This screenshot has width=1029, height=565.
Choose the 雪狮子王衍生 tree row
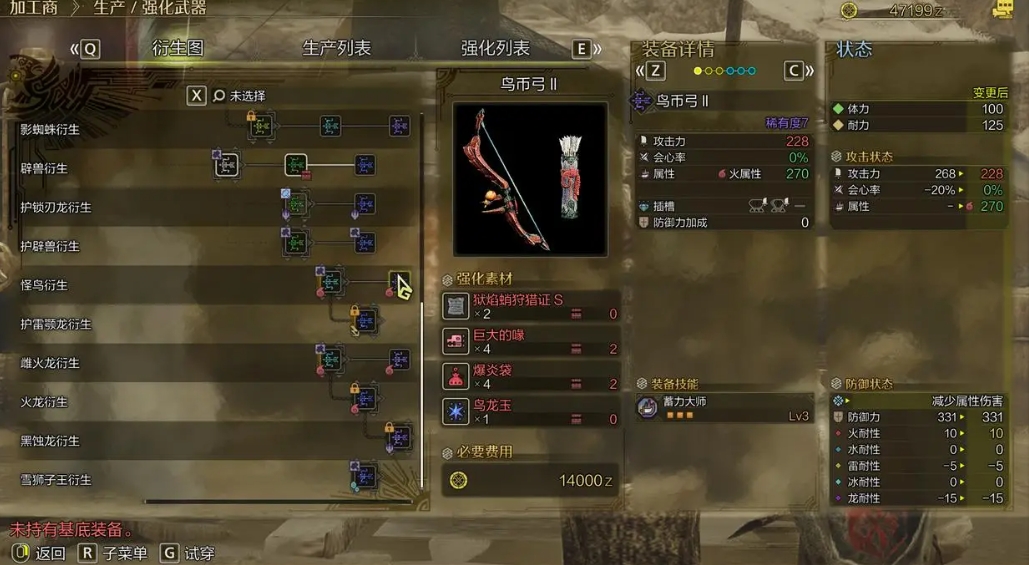(x=56, y=481)
